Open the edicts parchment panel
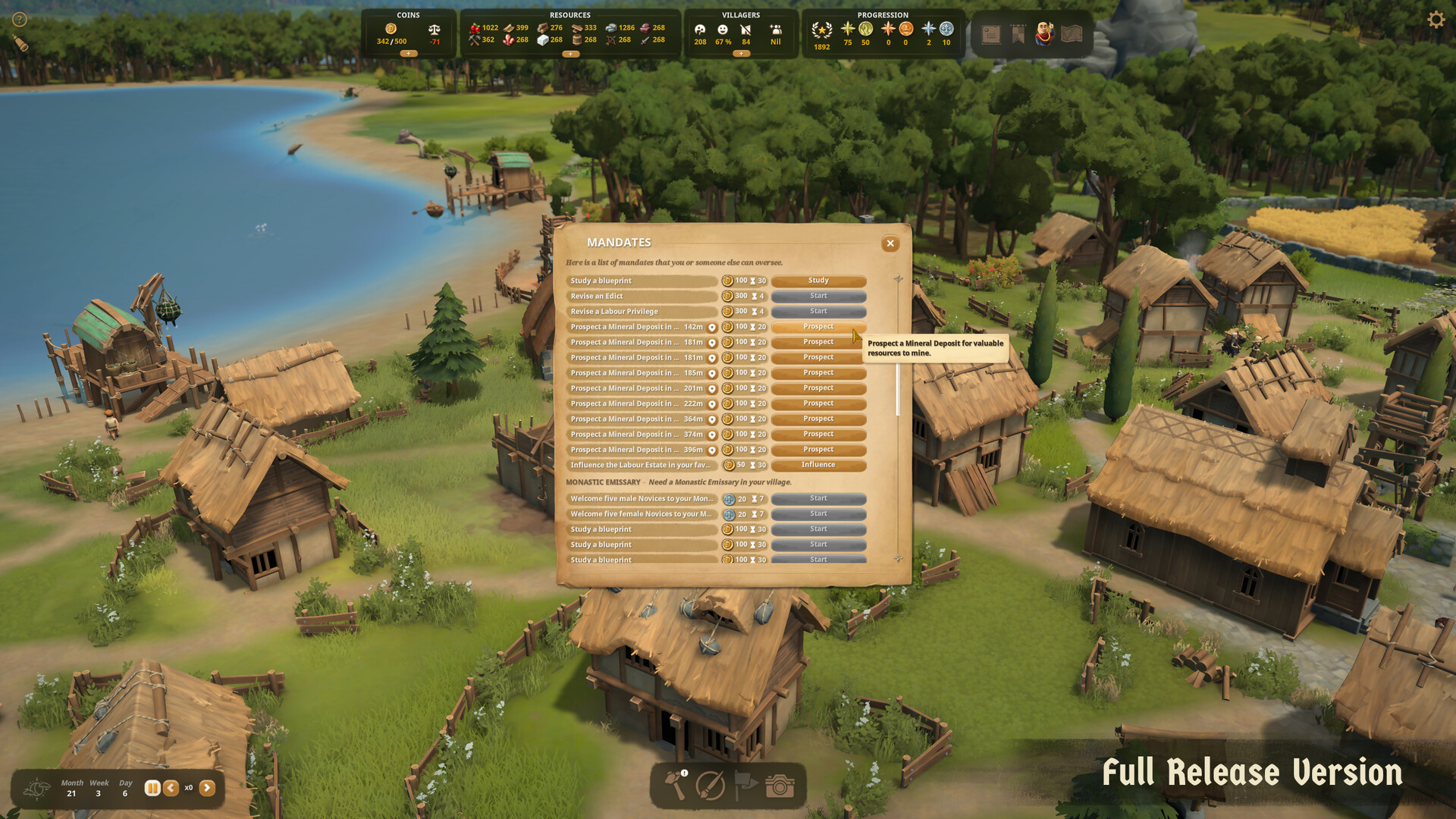 [x=990, y=33]
